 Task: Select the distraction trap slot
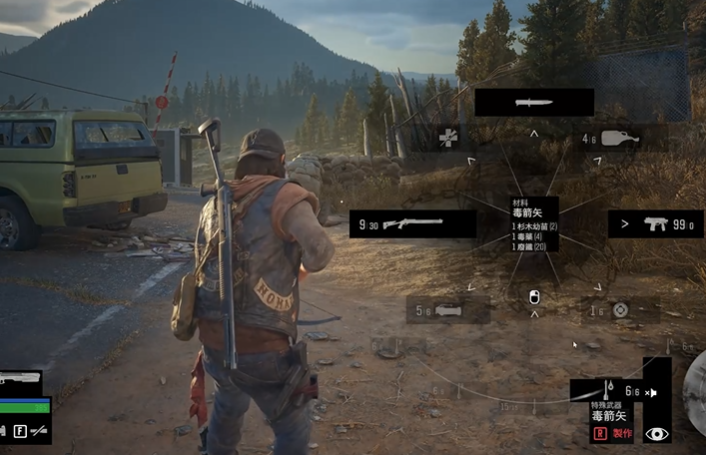[x=620, y=310]
